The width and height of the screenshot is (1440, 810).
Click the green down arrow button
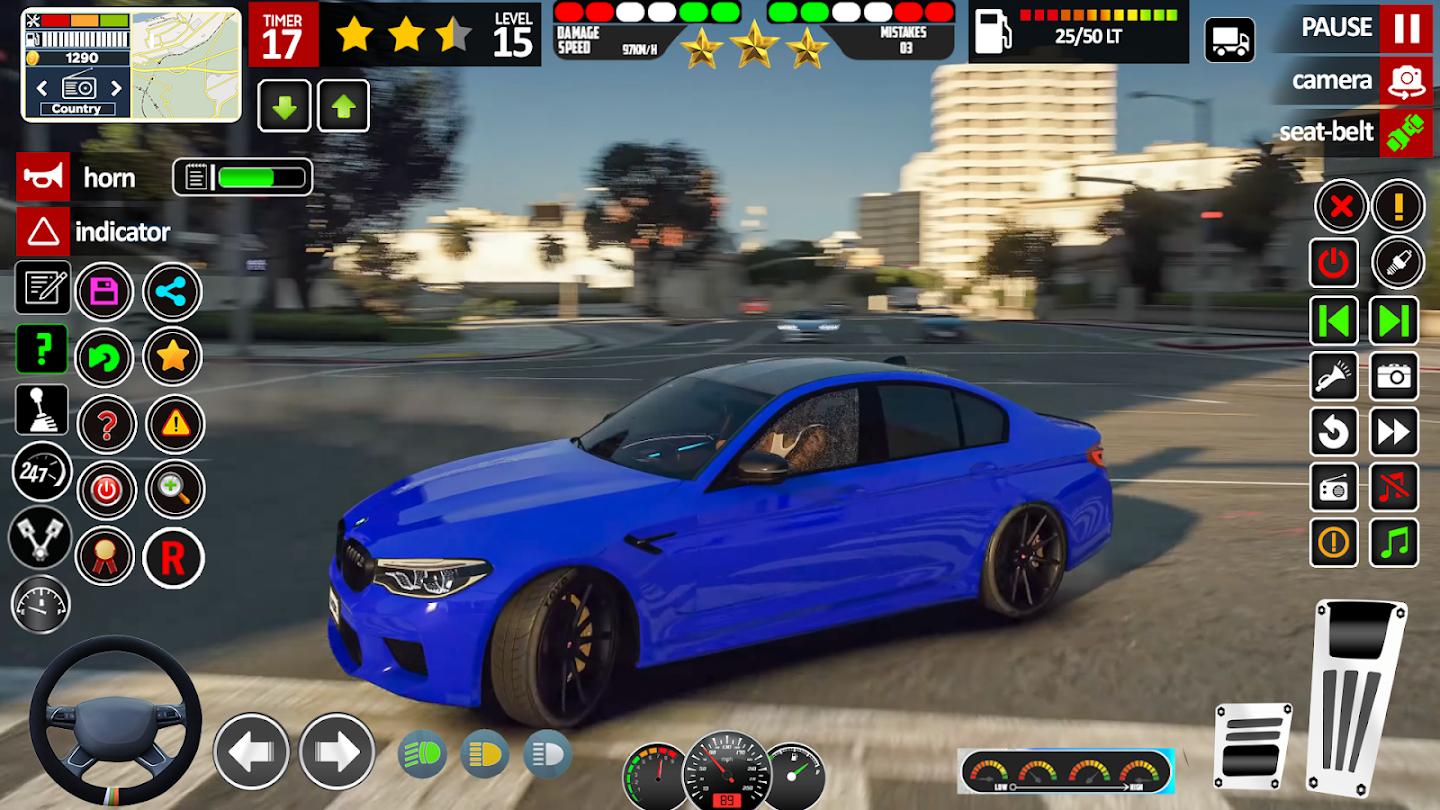284,106
